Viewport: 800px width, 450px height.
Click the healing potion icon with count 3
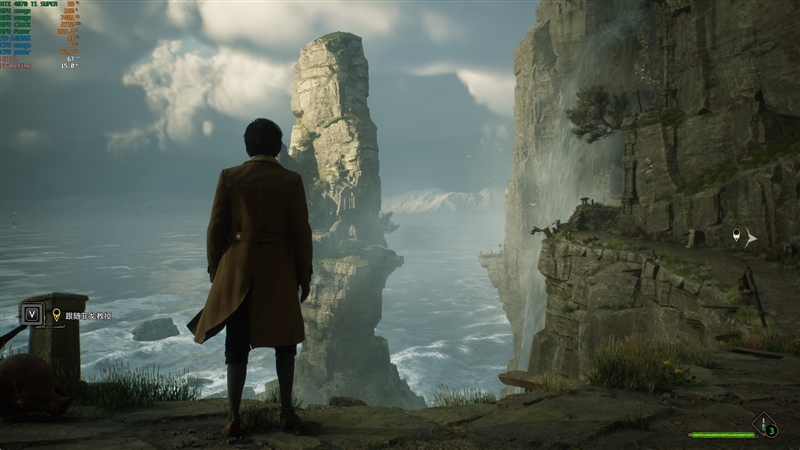tap(765, 426)
